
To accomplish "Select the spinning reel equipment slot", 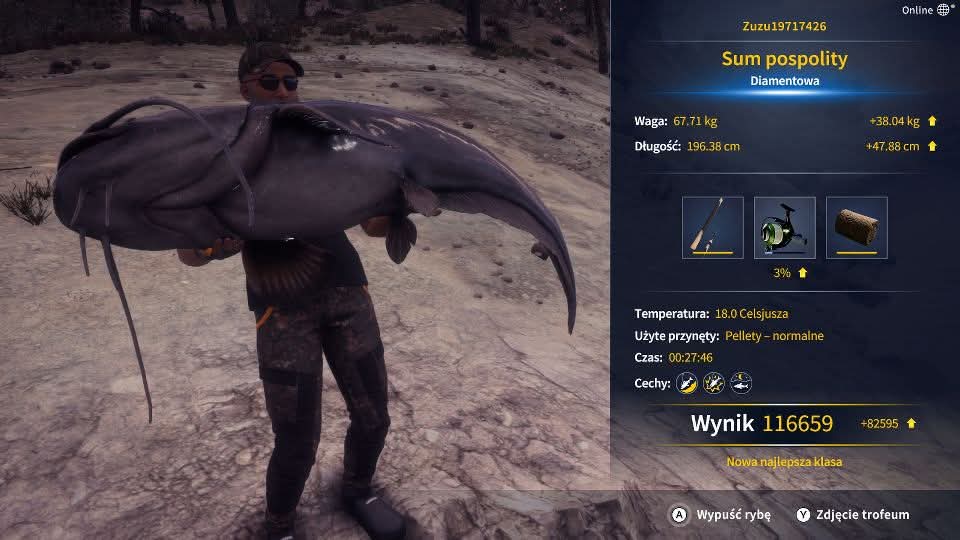I will point(784,227).
